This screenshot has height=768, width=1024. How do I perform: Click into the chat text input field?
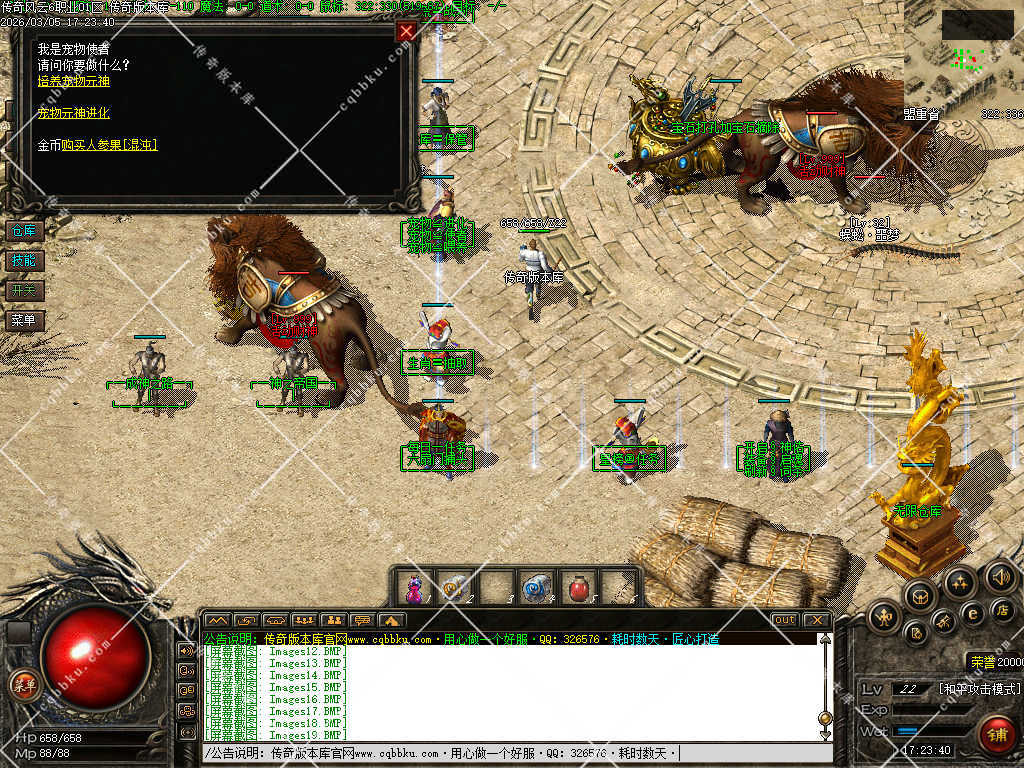click(510, 753)
